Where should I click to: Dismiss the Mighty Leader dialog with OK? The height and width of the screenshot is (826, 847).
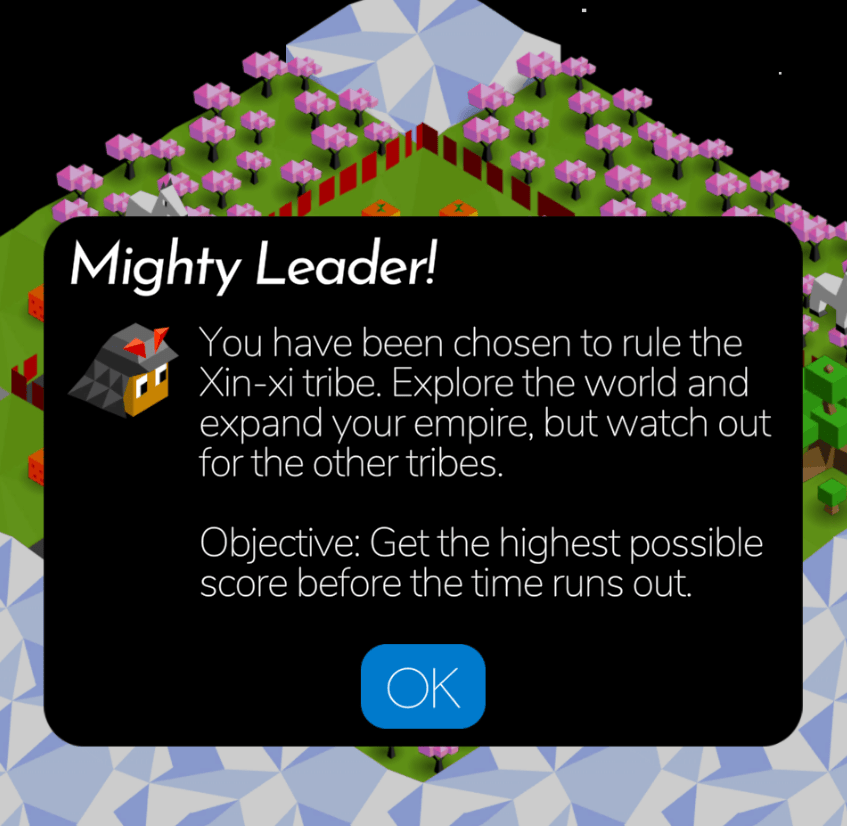pyautogui.click(x=423, y=686)
